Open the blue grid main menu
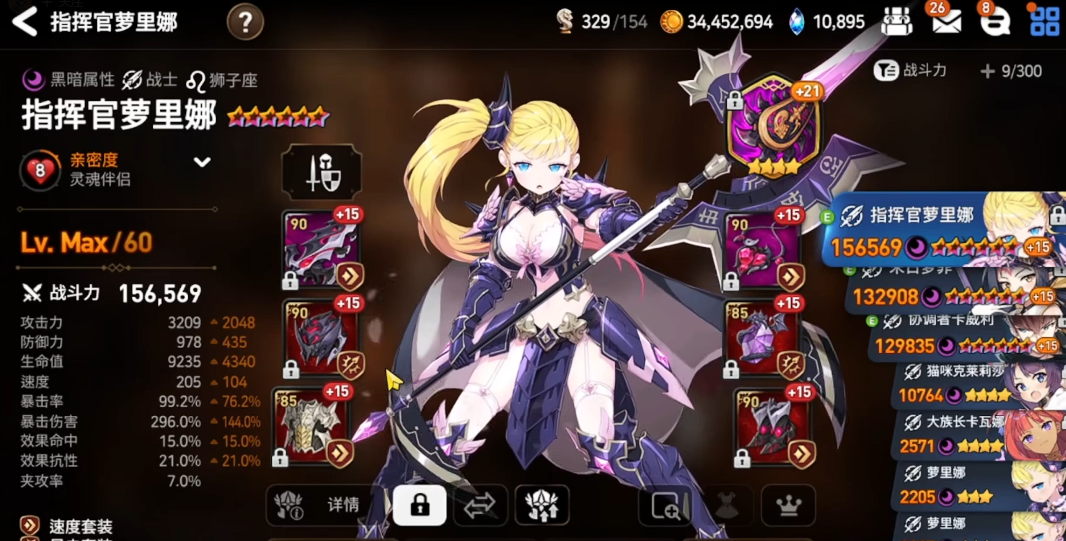This screenshot has width=1066, height=541. [1045, 21]
